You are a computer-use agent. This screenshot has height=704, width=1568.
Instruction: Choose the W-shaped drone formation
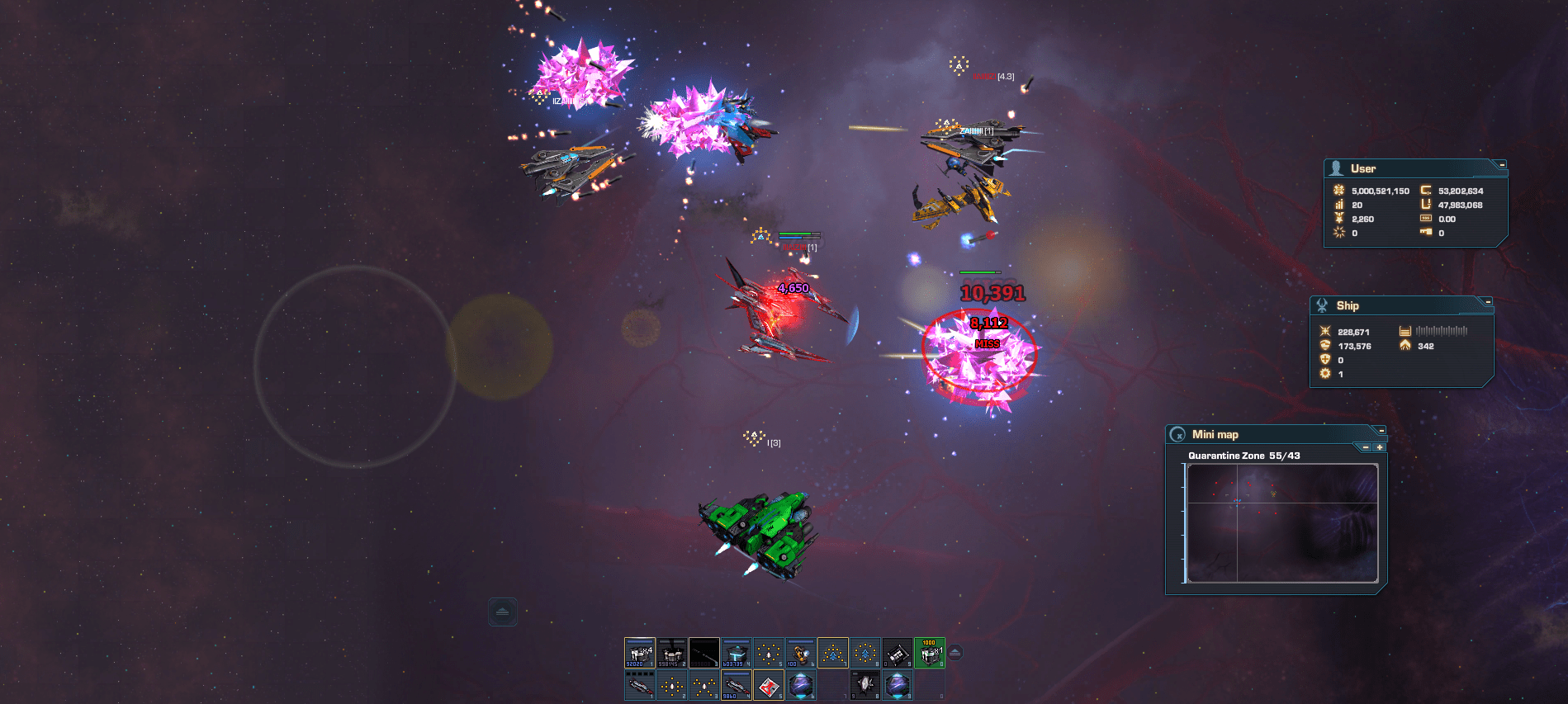(703, 685)
